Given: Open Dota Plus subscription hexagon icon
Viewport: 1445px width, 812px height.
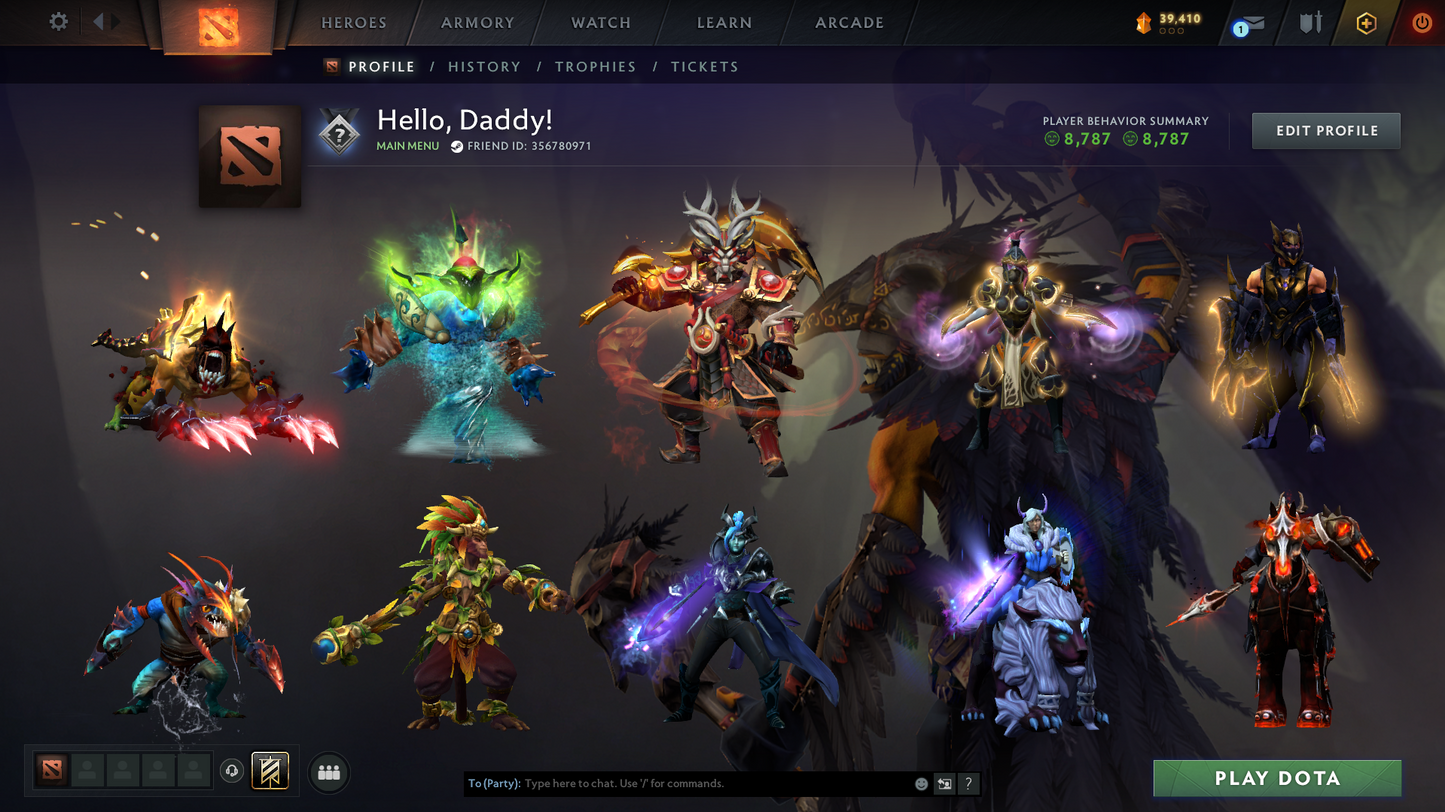Looking at the screenshot, I should (x=1366, y=22).
